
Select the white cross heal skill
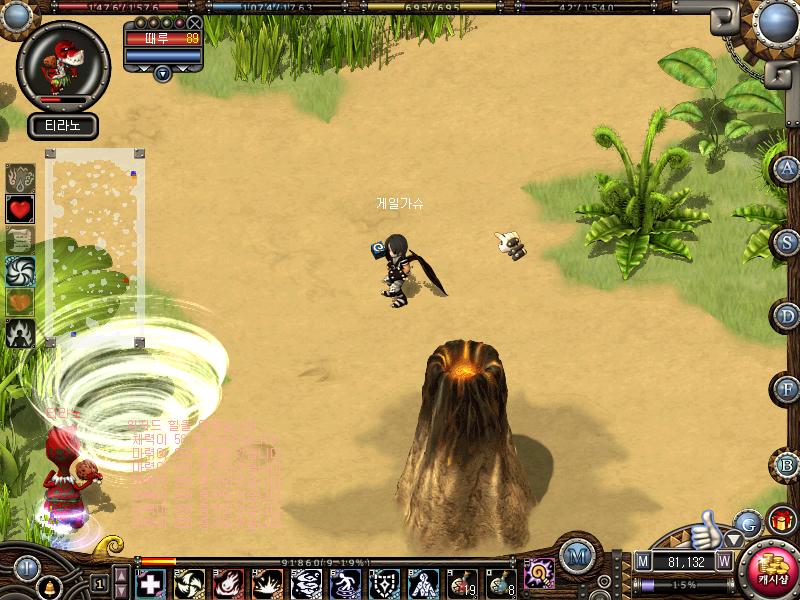(x=150, y=583)
